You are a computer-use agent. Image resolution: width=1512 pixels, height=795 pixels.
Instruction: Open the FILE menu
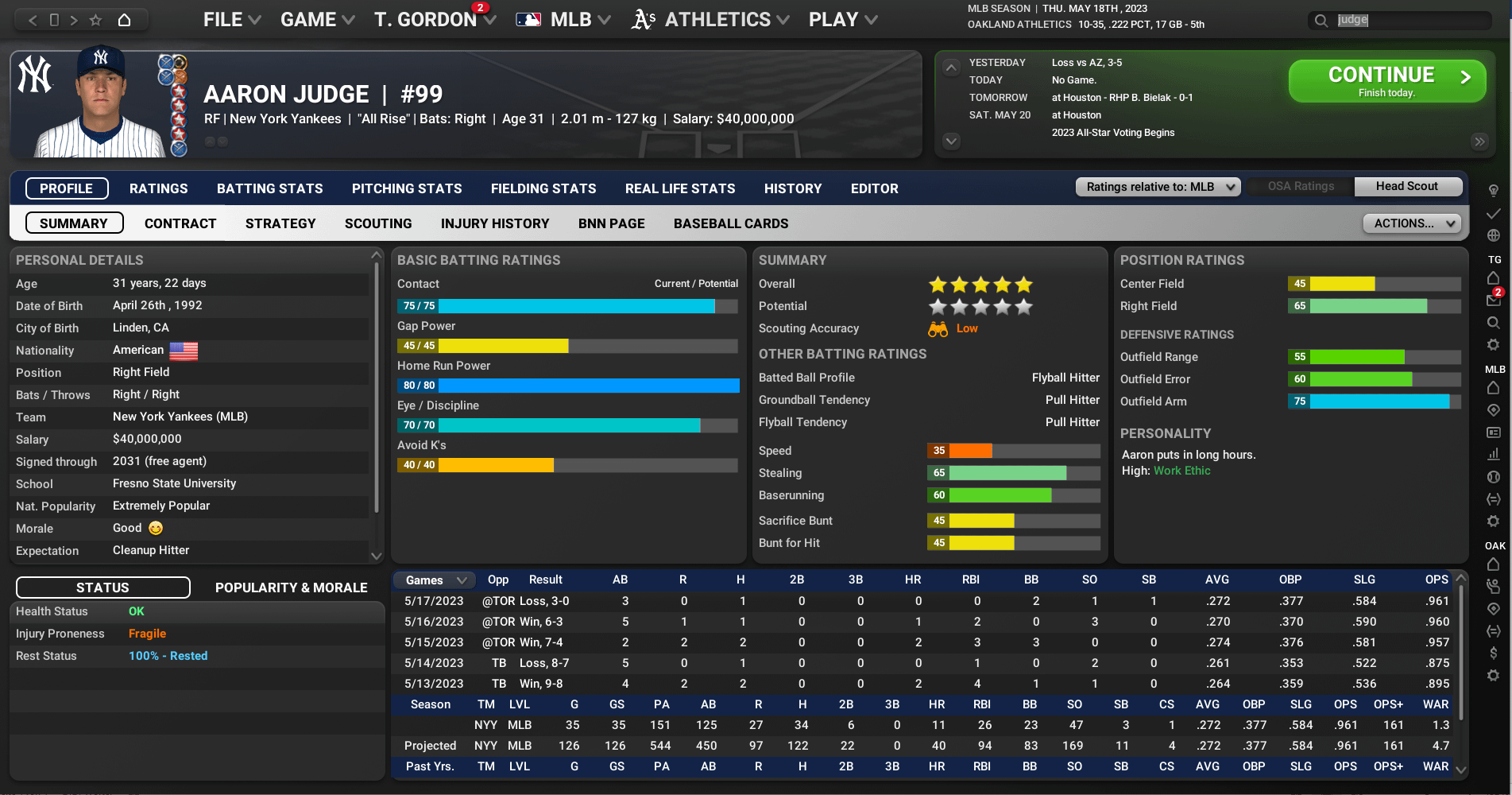tap(231, 20)
